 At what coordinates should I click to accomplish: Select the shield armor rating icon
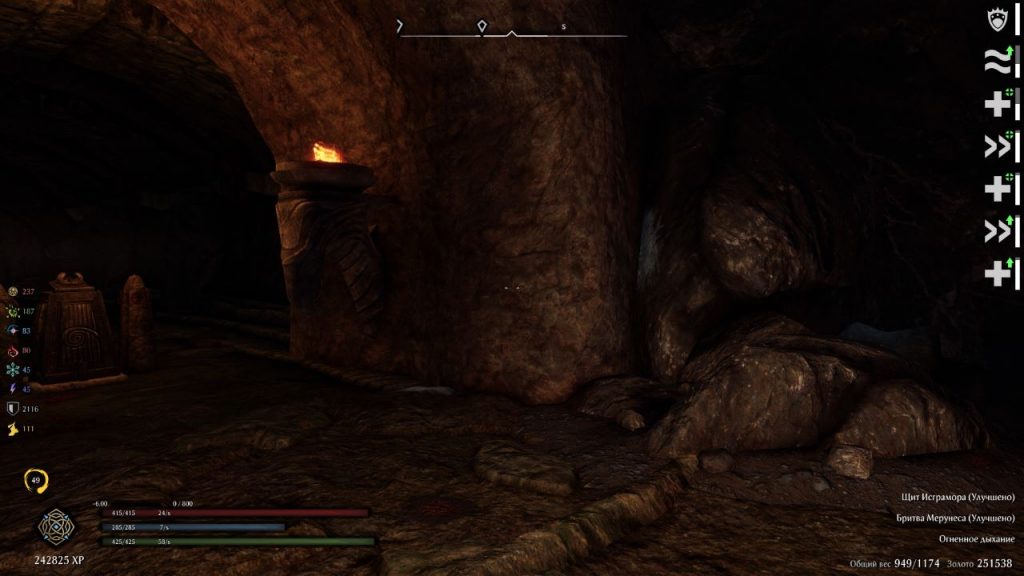13,408
